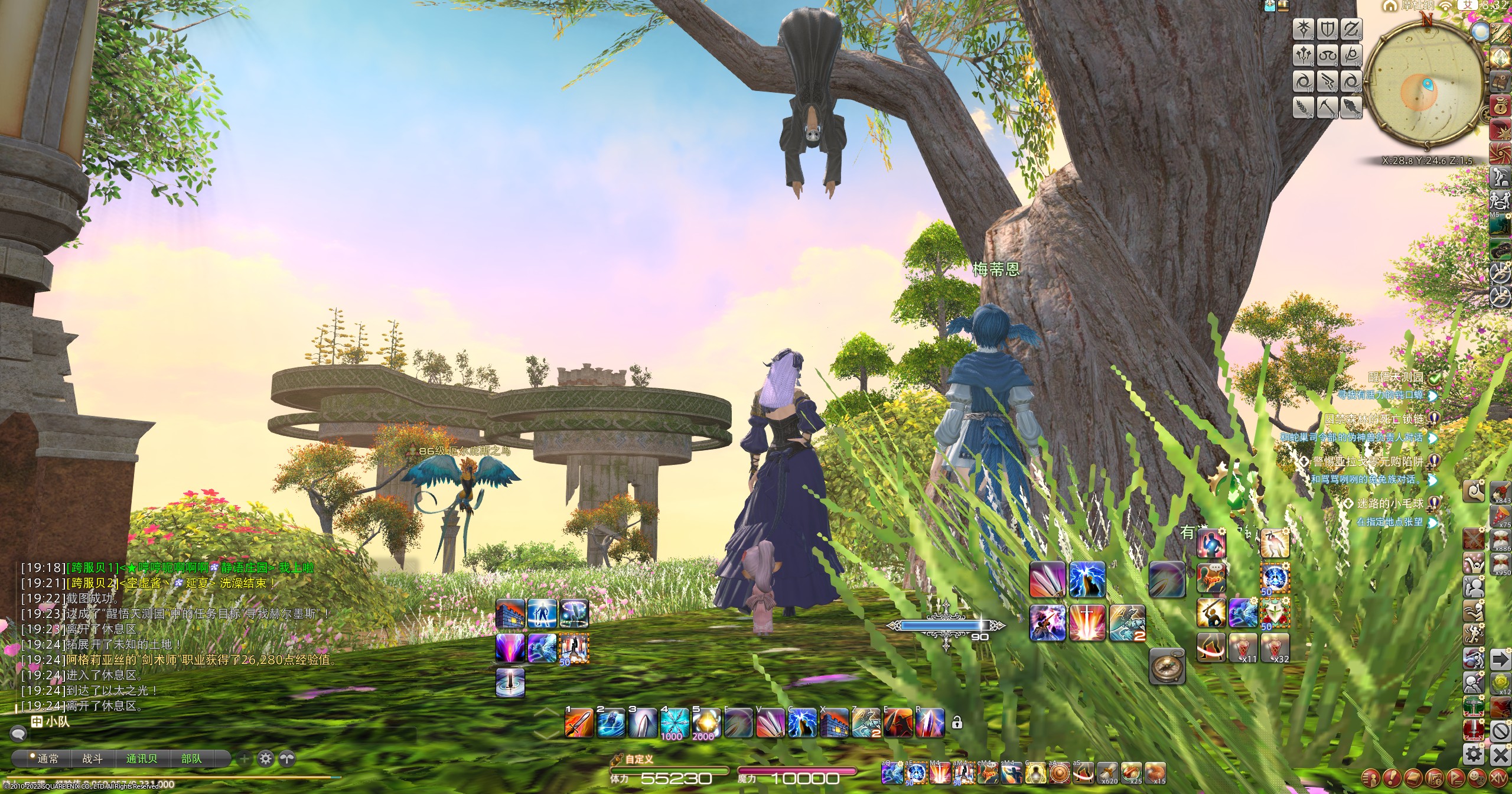Image resolution: width=1512 pixels, height=794 pixels.
Task: Switch to the 部队 chat tab
Action: point(191,759)
